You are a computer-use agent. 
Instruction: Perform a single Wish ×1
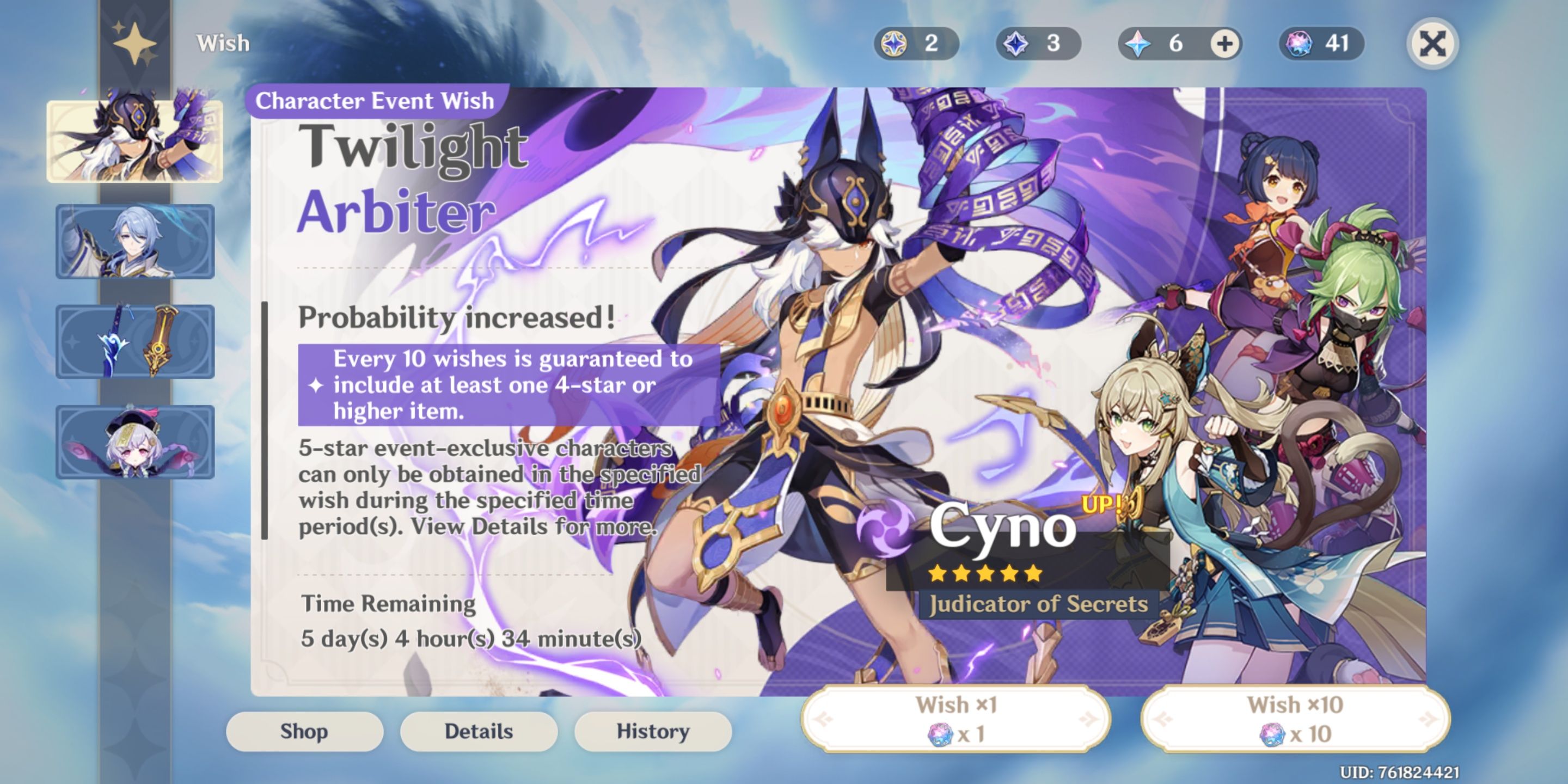[x=958, y=718]
